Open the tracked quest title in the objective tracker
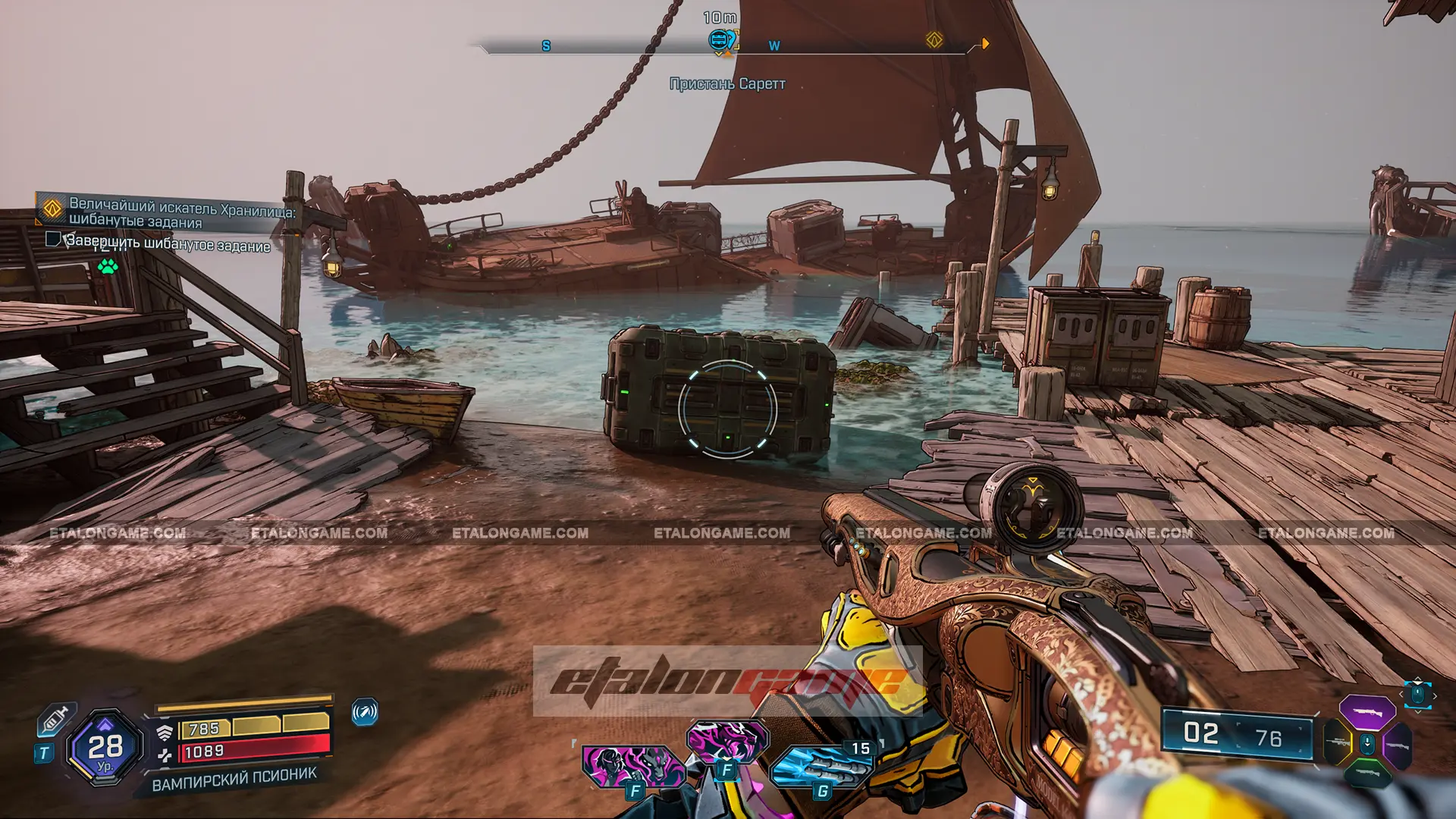 tap(182, 213)
